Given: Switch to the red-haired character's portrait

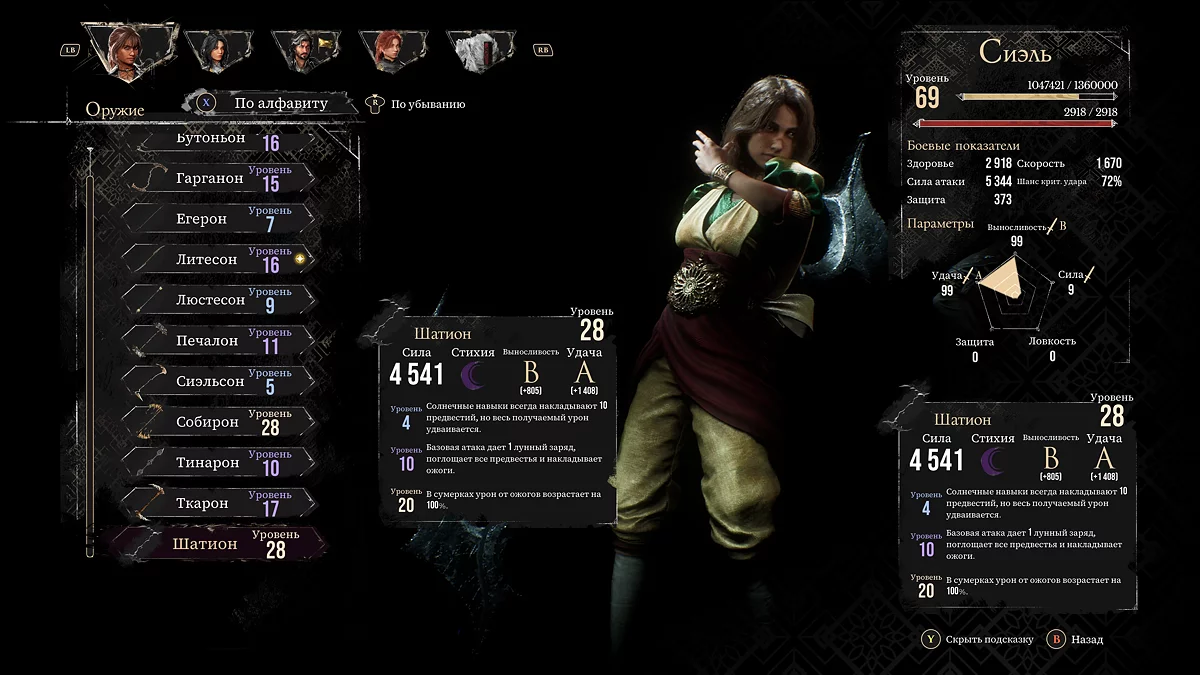Looking at the screenshot, I should [x=389, y=50].
